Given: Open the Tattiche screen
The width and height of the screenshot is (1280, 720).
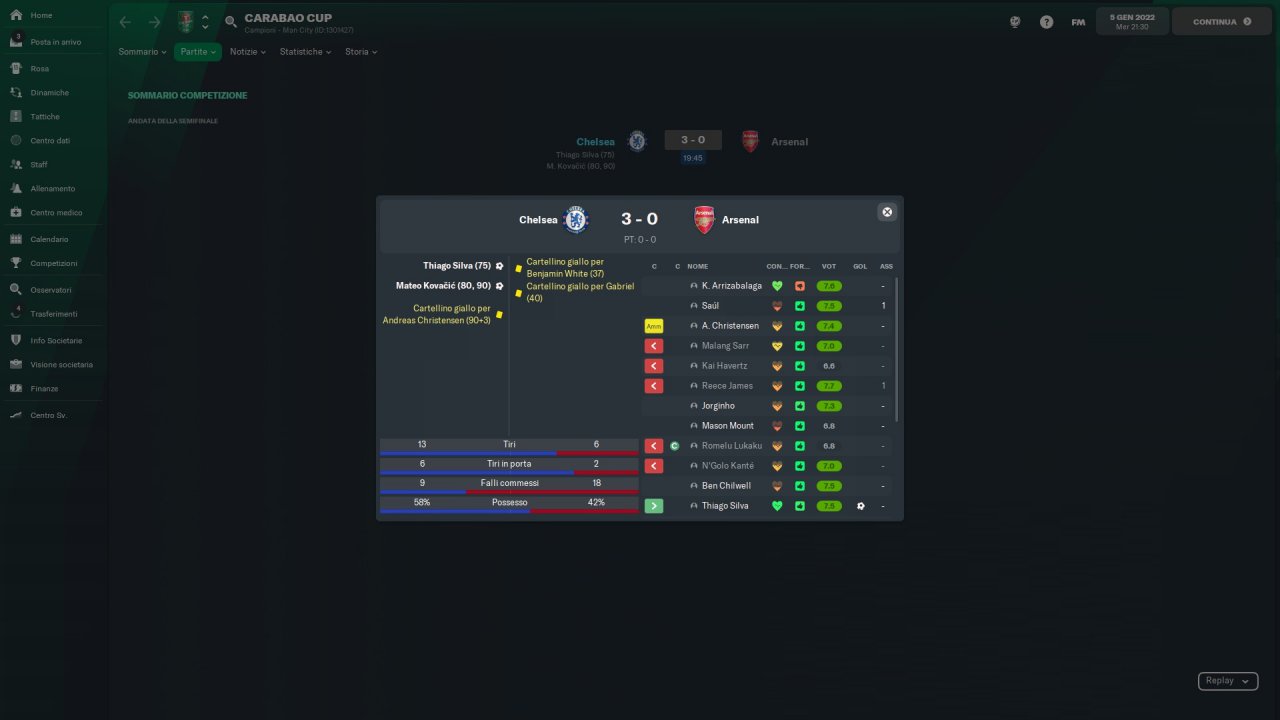Looking at the screenshot, I should tap(45, 117).
